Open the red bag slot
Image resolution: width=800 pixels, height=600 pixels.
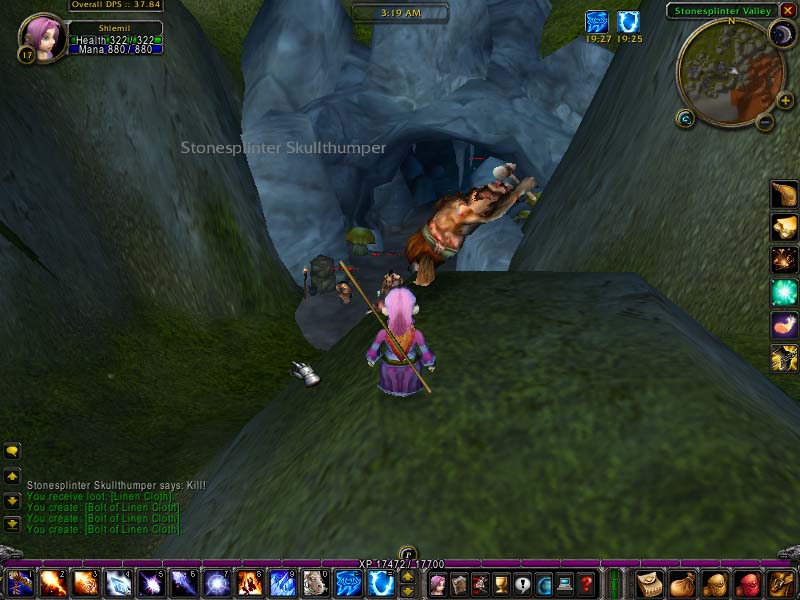(746, 583)
